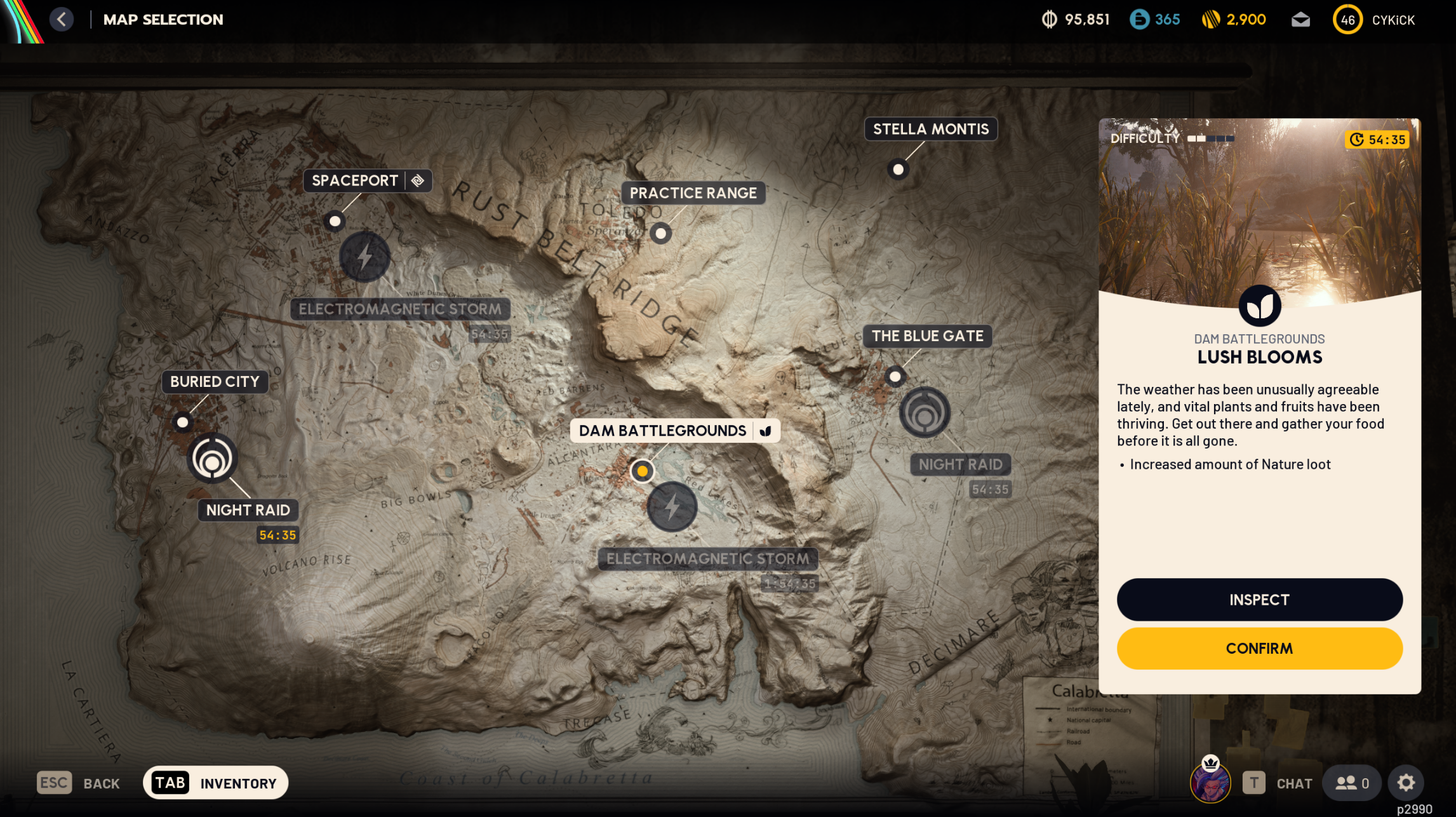Screen dimensions: 1456x817
Task: Open the mail inbox envelope icon
Action: [x=1300, y=19]
